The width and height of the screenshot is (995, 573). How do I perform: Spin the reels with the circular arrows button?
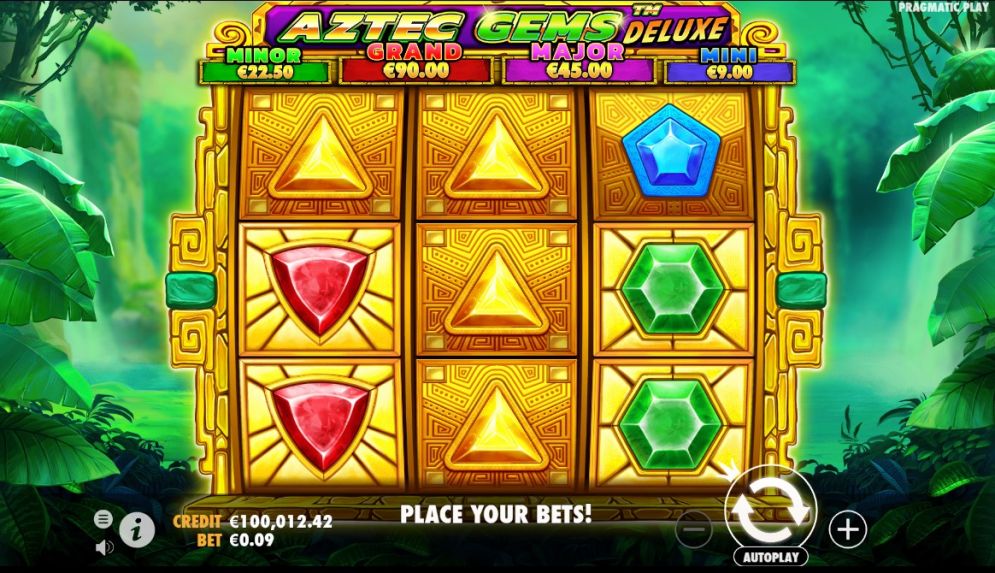[770, 511]
